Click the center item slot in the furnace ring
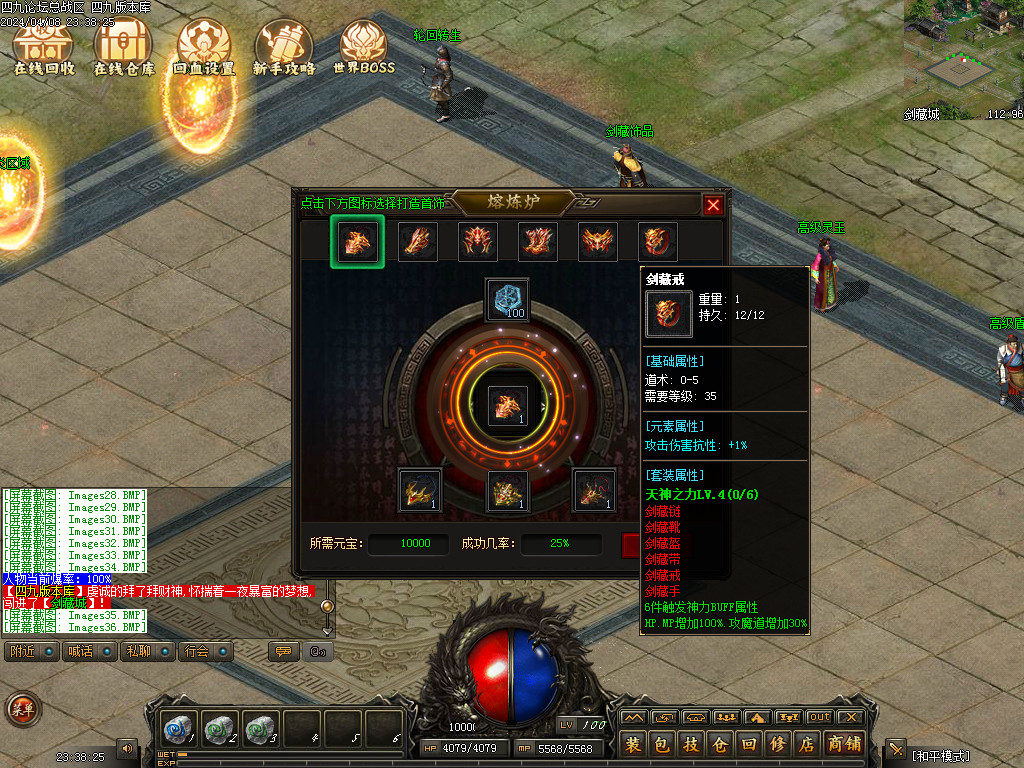1024x768 pixels. pos(507,406)
